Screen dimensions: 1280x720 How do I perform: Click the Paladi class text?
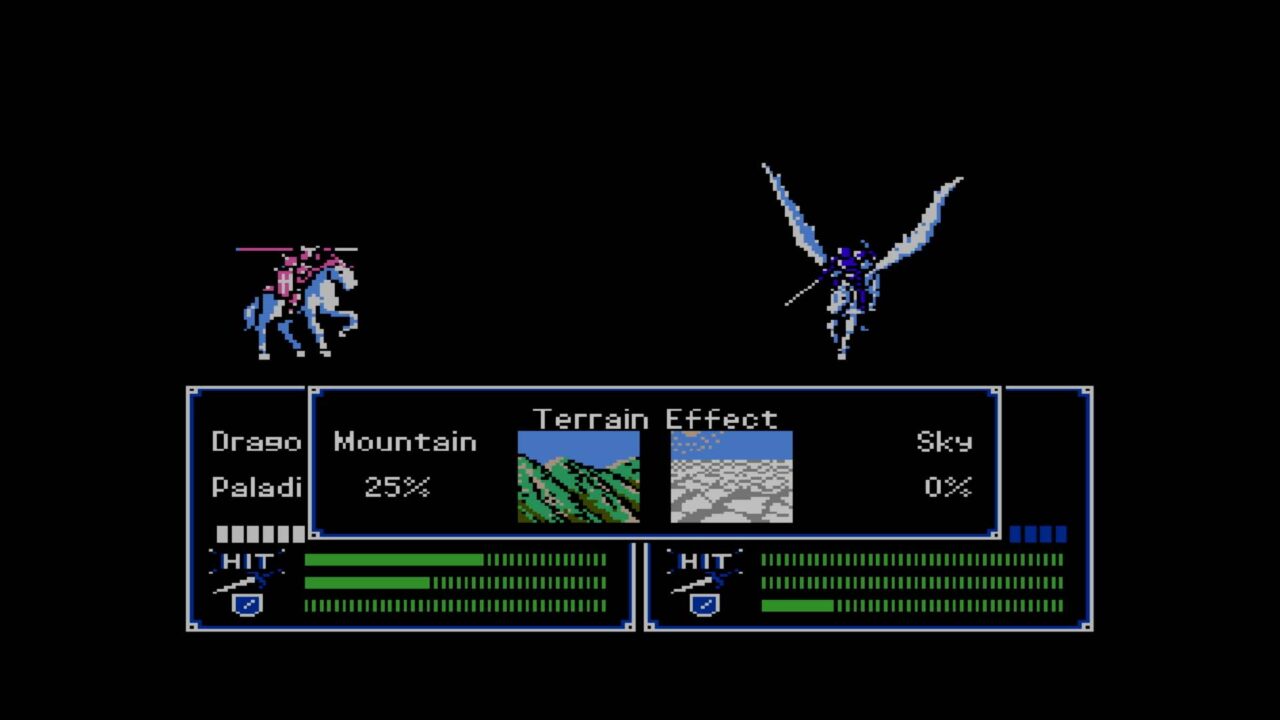(256, 485)
